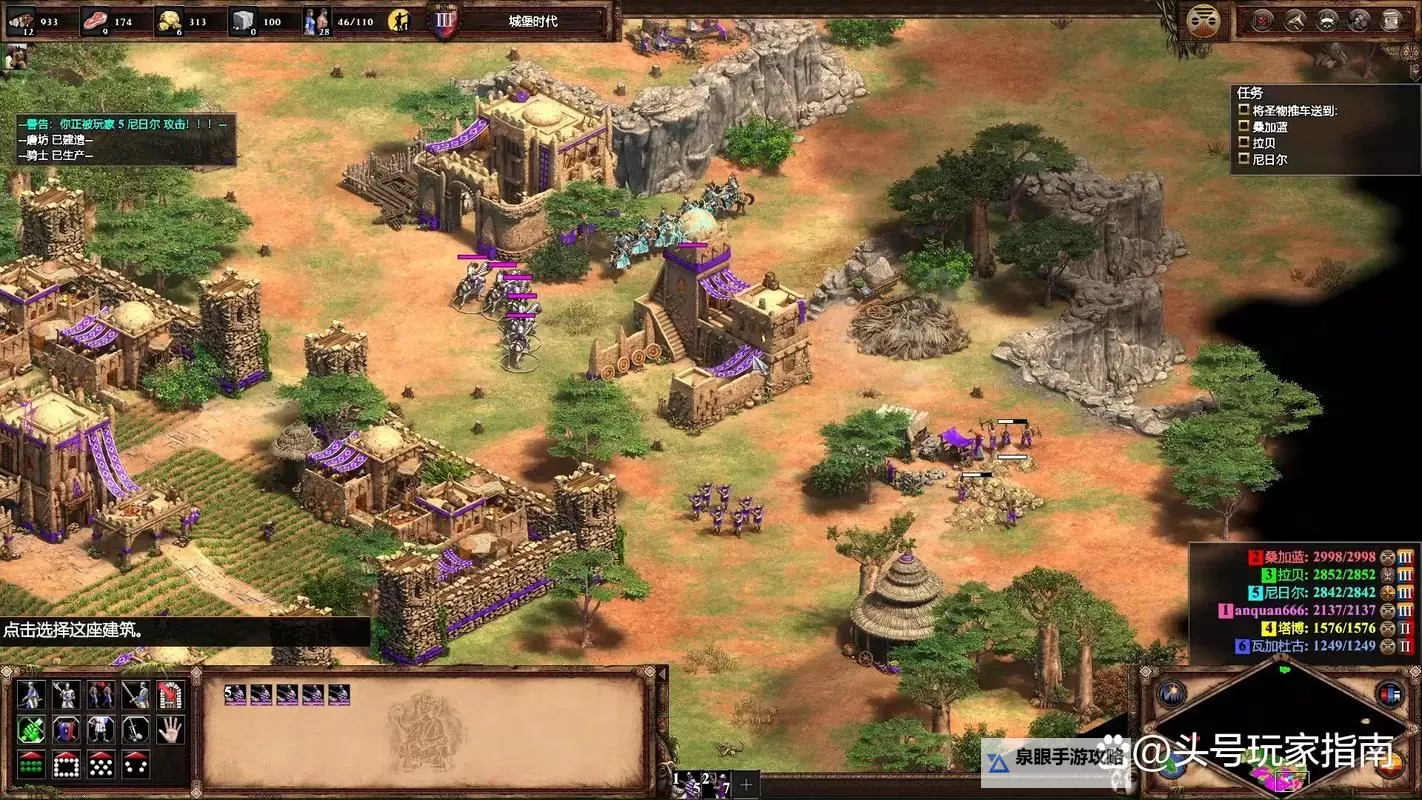The height and width of the screenshot is (800, 1422).
Task: Add a control group with plus button
Action: tap(746, 782)
